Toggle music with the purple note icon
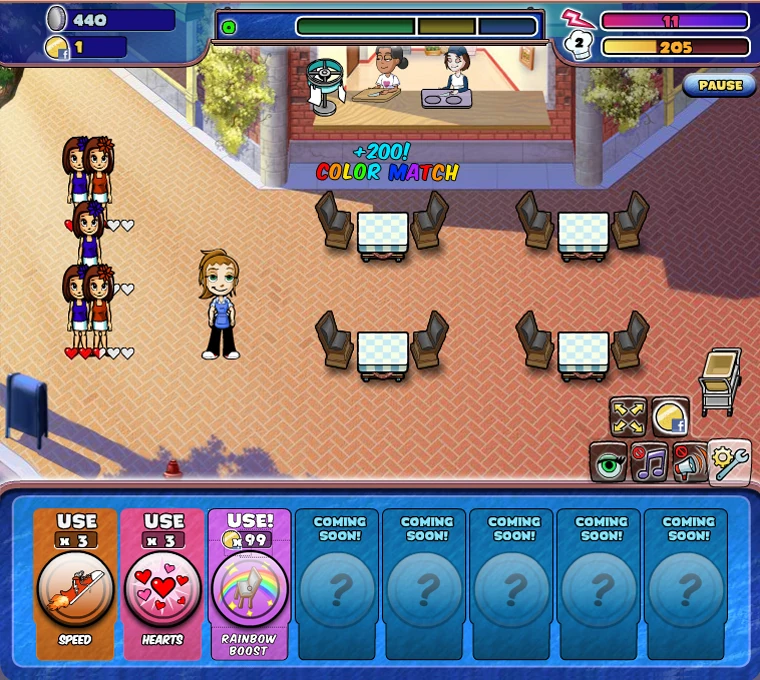Viewport: 760px width, 680px height. coord(650,463)
